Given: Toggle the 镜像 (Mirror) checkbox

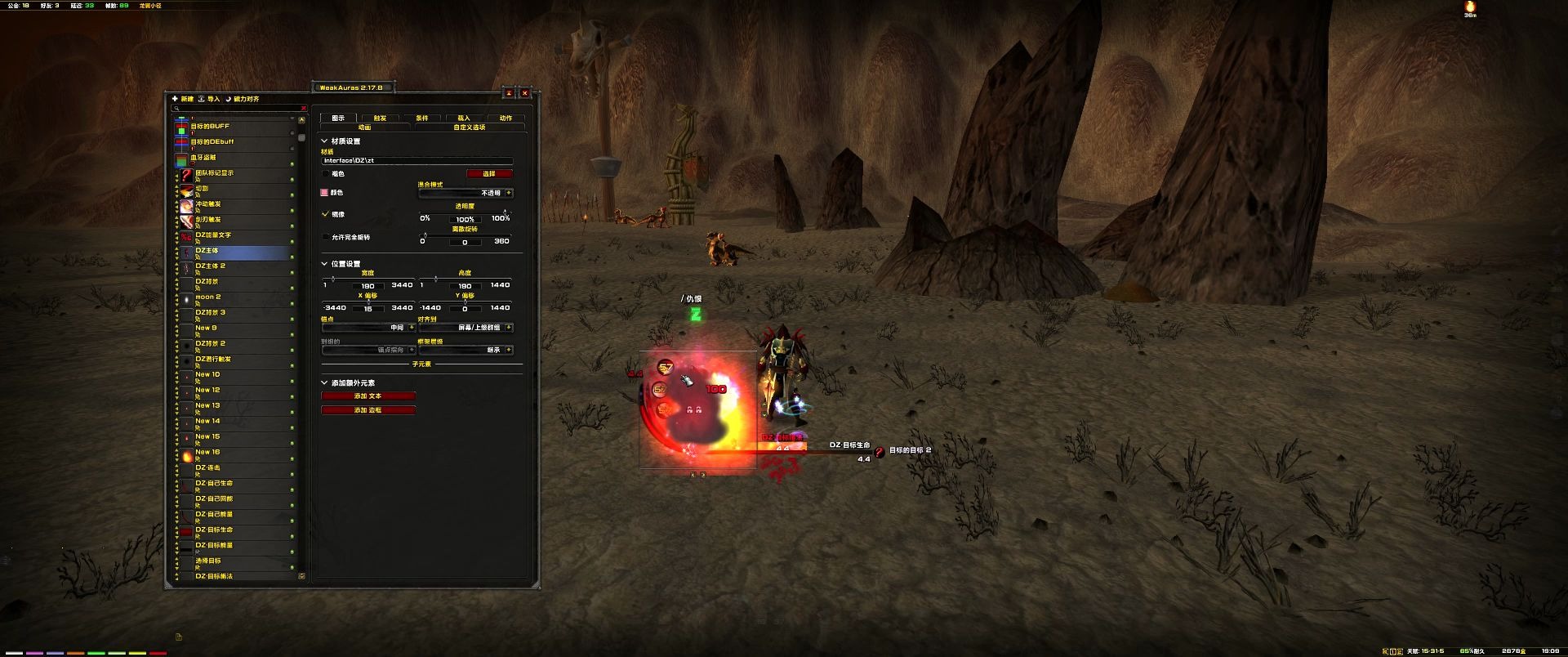Looking at the screenshot, I should click(326, 214).
